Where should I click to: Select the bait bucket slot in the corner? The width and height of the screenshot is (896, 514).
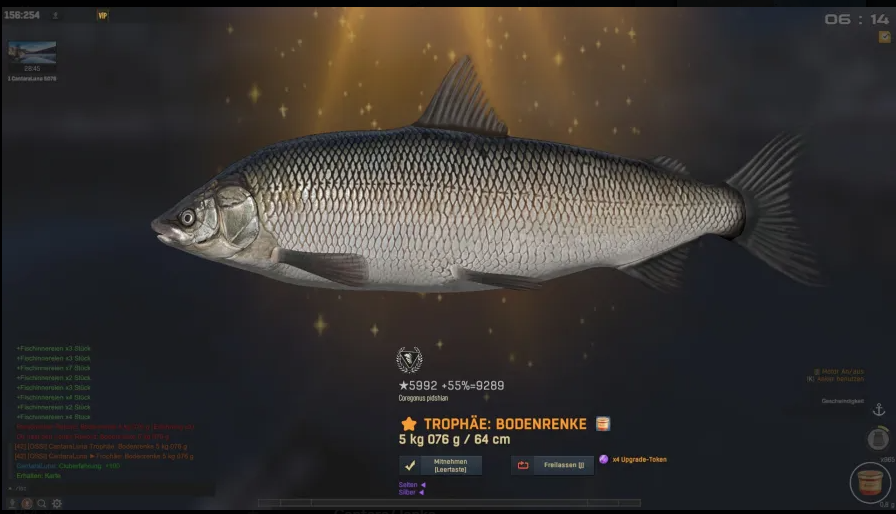pyautogui.click(x=870, y=484)
